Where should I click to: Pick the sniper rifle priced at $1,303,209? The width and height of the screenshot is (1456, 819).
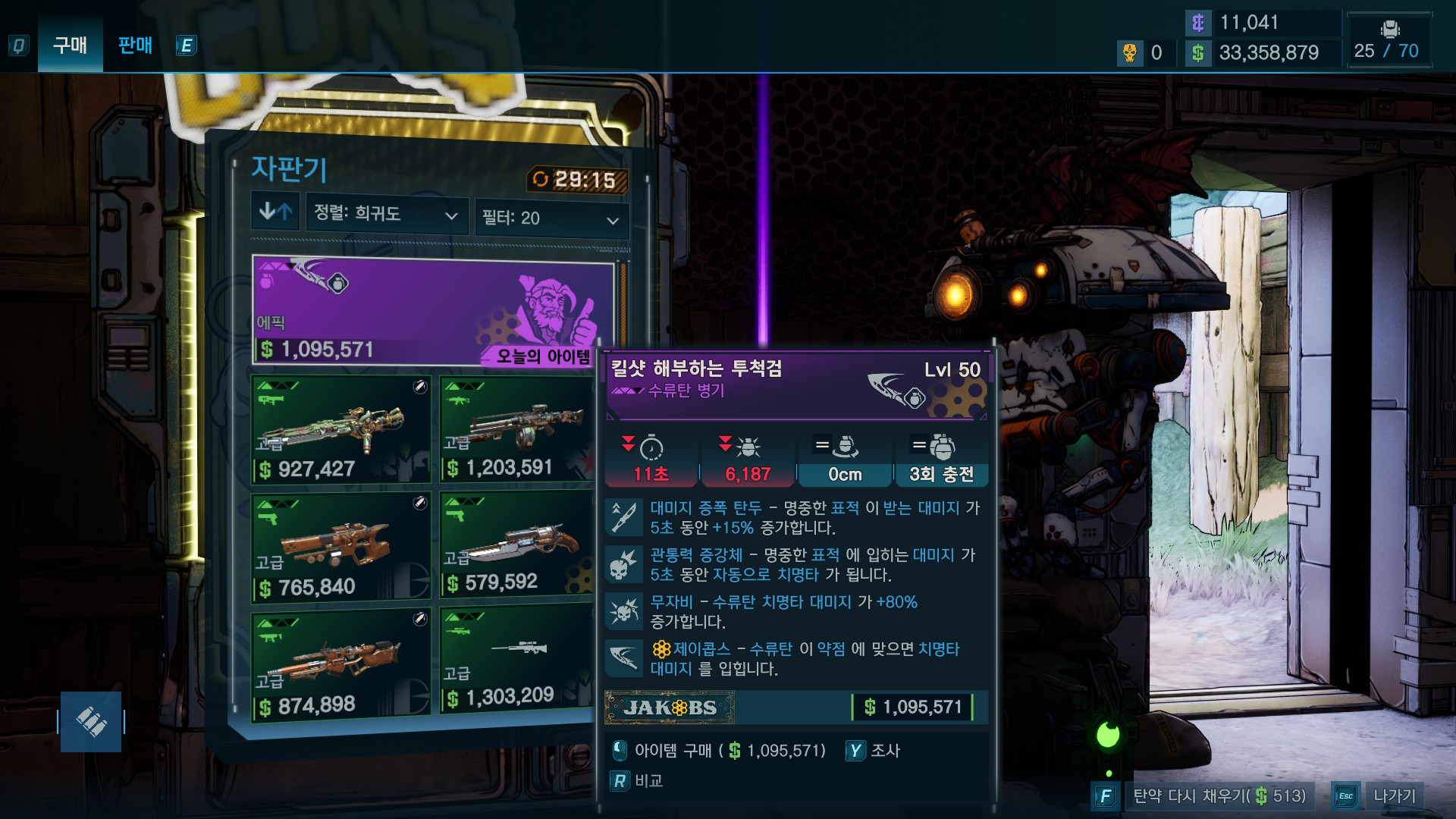coord(517,660)
